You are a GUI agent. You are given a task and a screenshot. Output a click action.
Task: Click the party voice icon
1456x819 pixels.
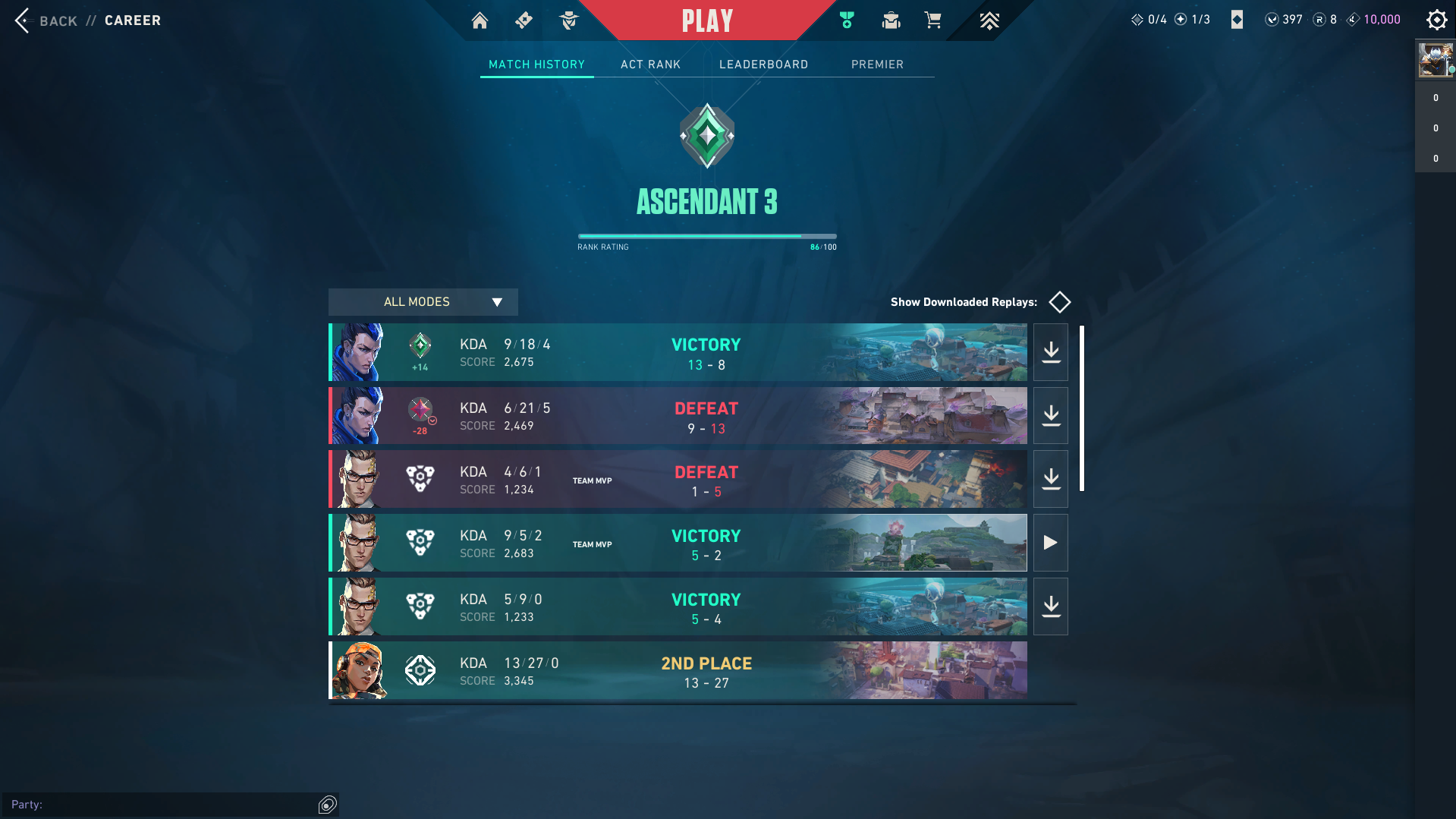tap(327, 805)
